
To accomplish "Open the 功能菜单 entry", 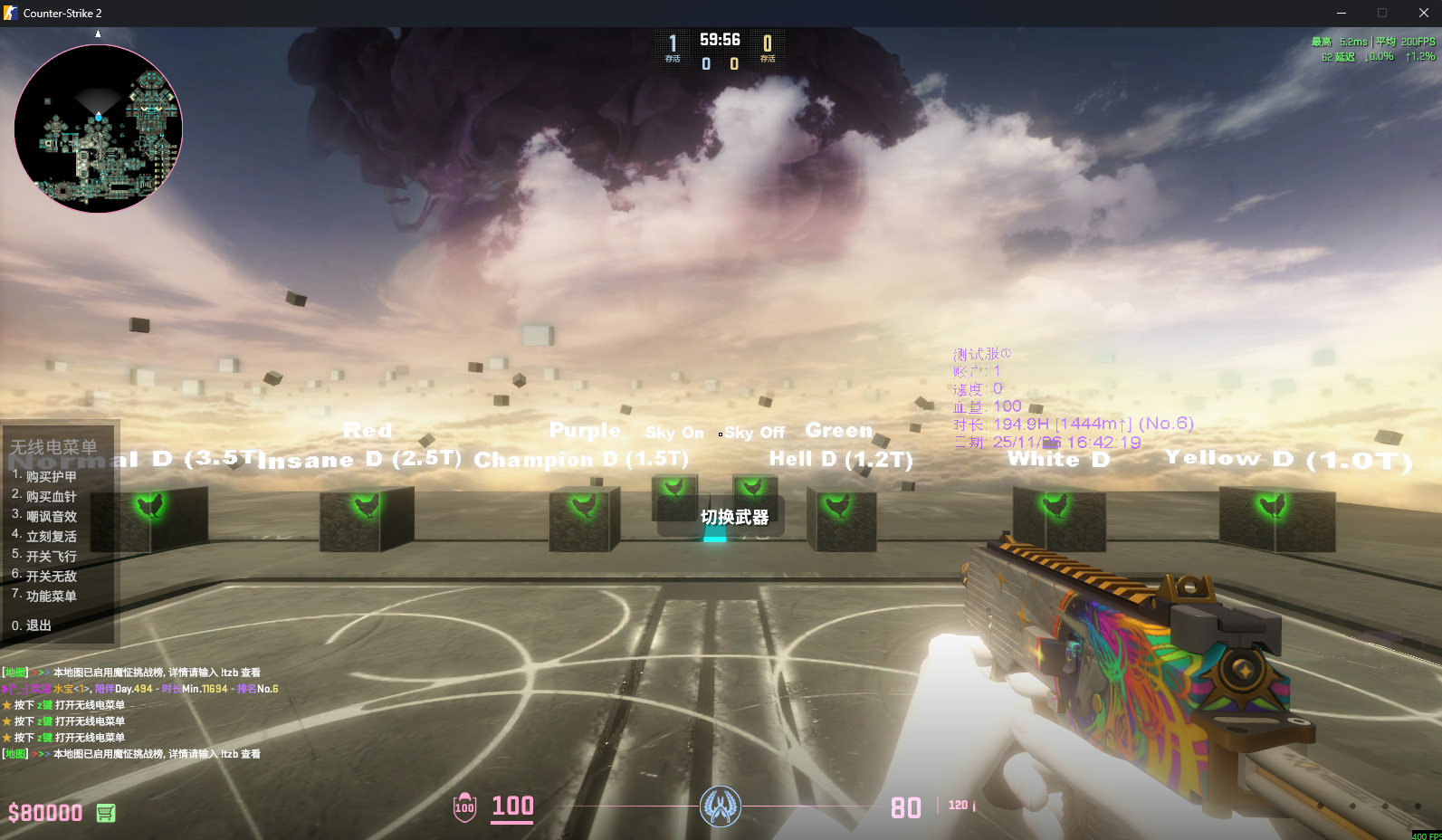I will (51, 596).
